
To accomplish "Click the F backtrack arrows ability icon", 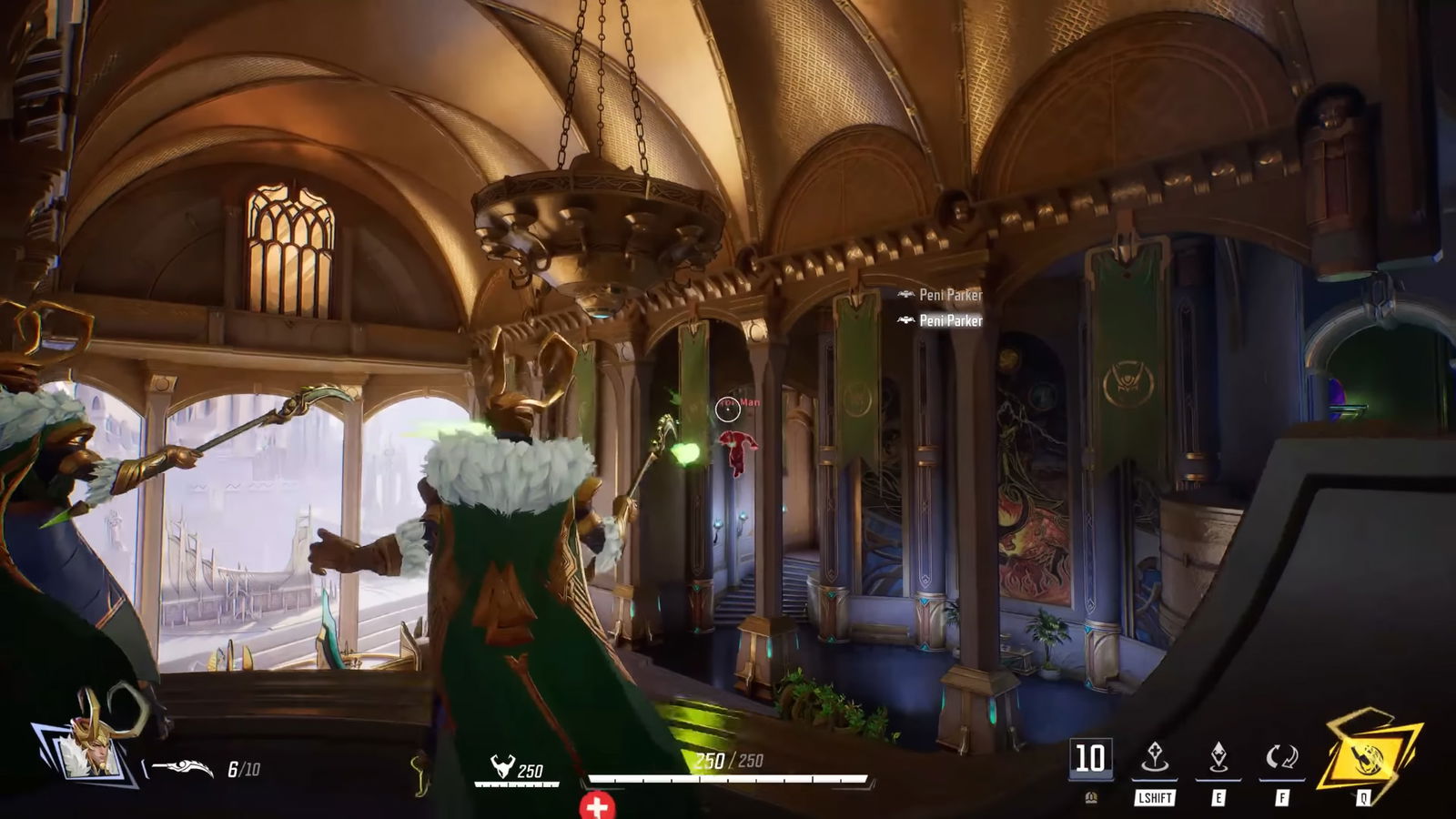I will [1281, 756].
